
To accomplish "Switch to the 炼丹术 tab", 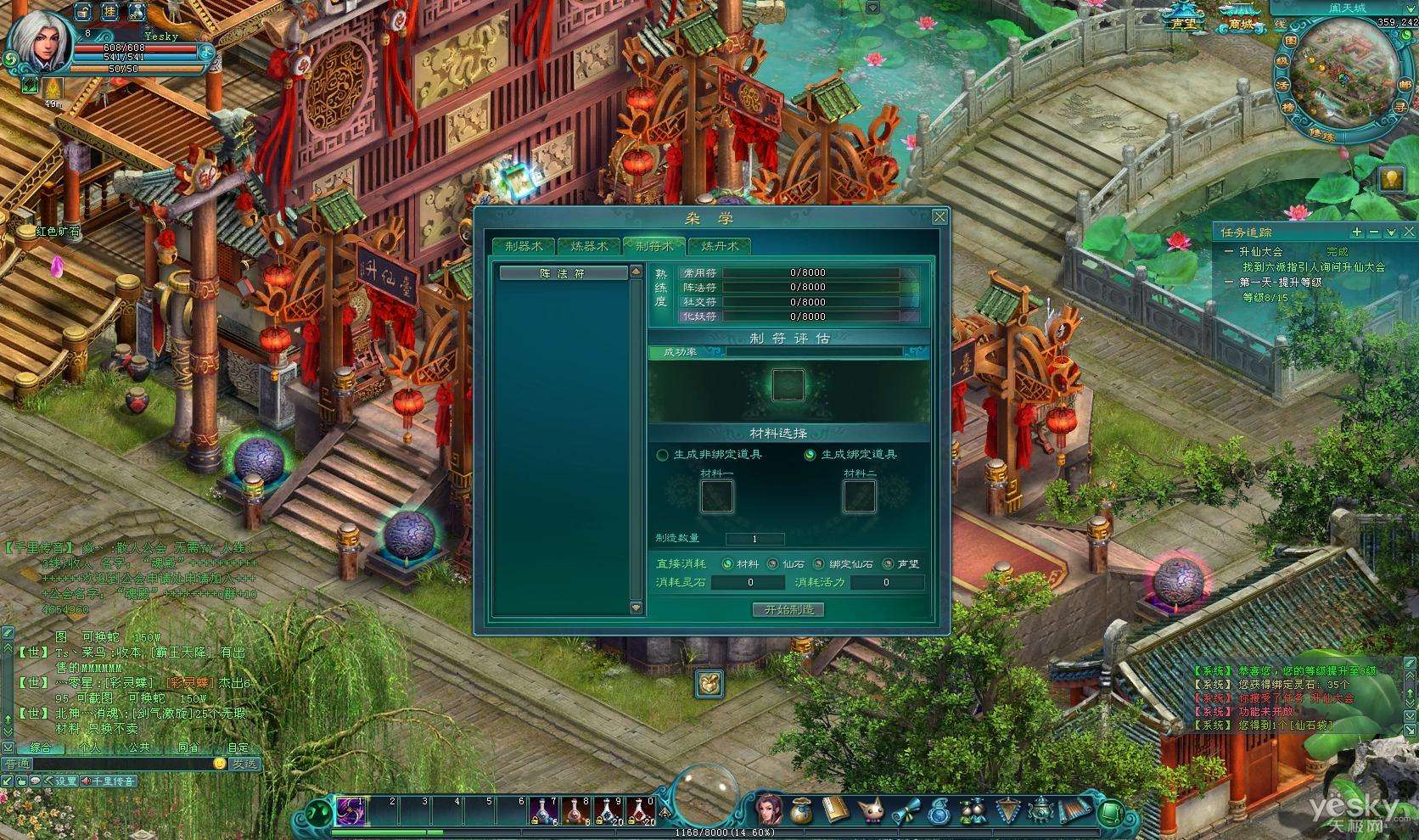I will tap(719, 246).
